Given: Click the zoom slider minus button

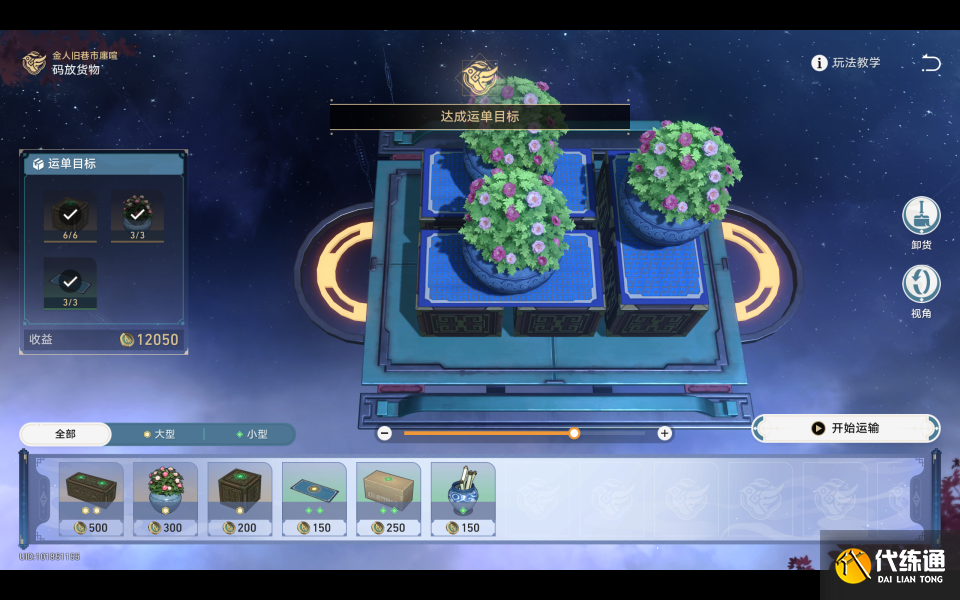Looking at the screenshot, I should point(384,433).
